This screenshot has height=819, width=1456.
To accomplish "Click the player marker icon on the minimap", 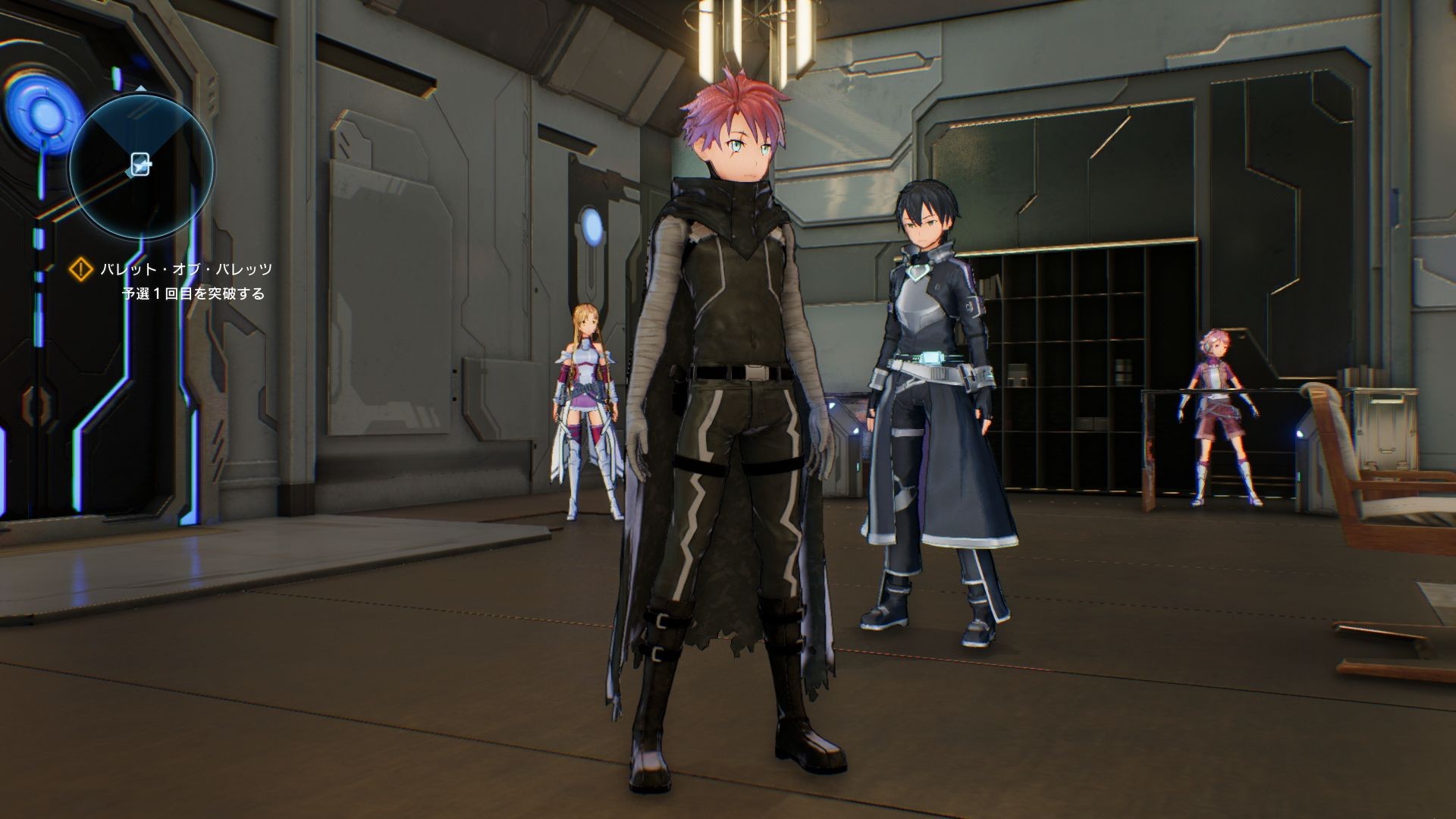I will pos(141,163).
